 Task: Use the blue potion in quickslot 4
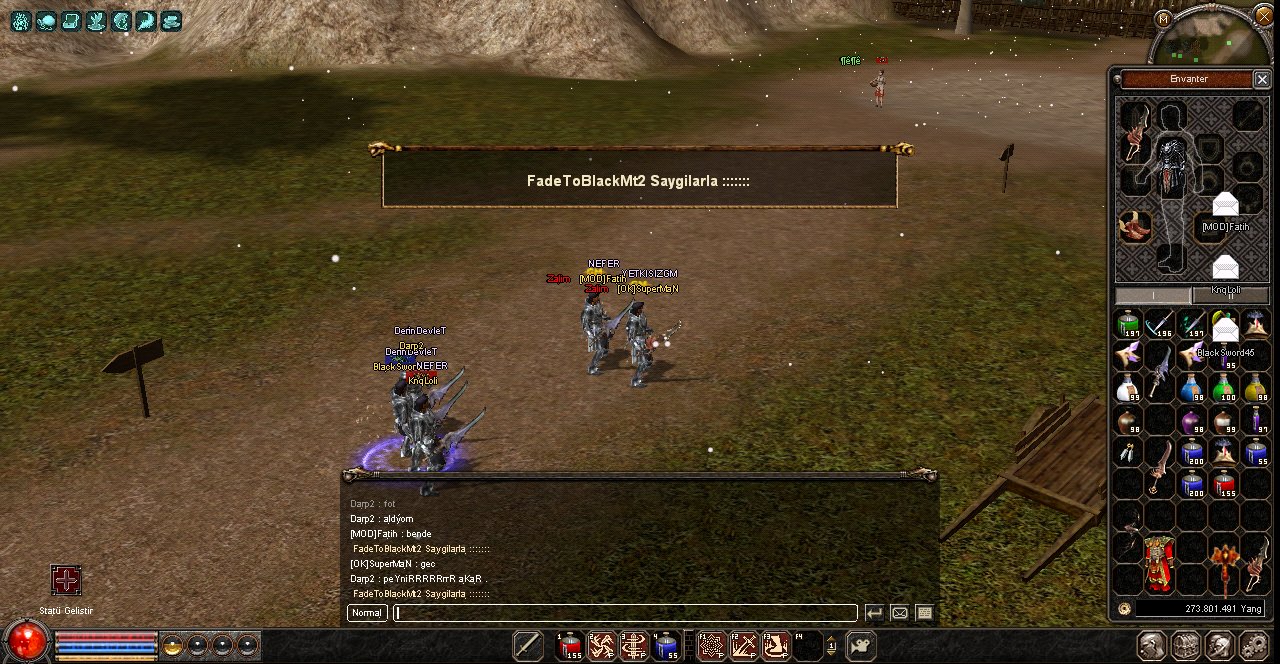tap(665, 646)
